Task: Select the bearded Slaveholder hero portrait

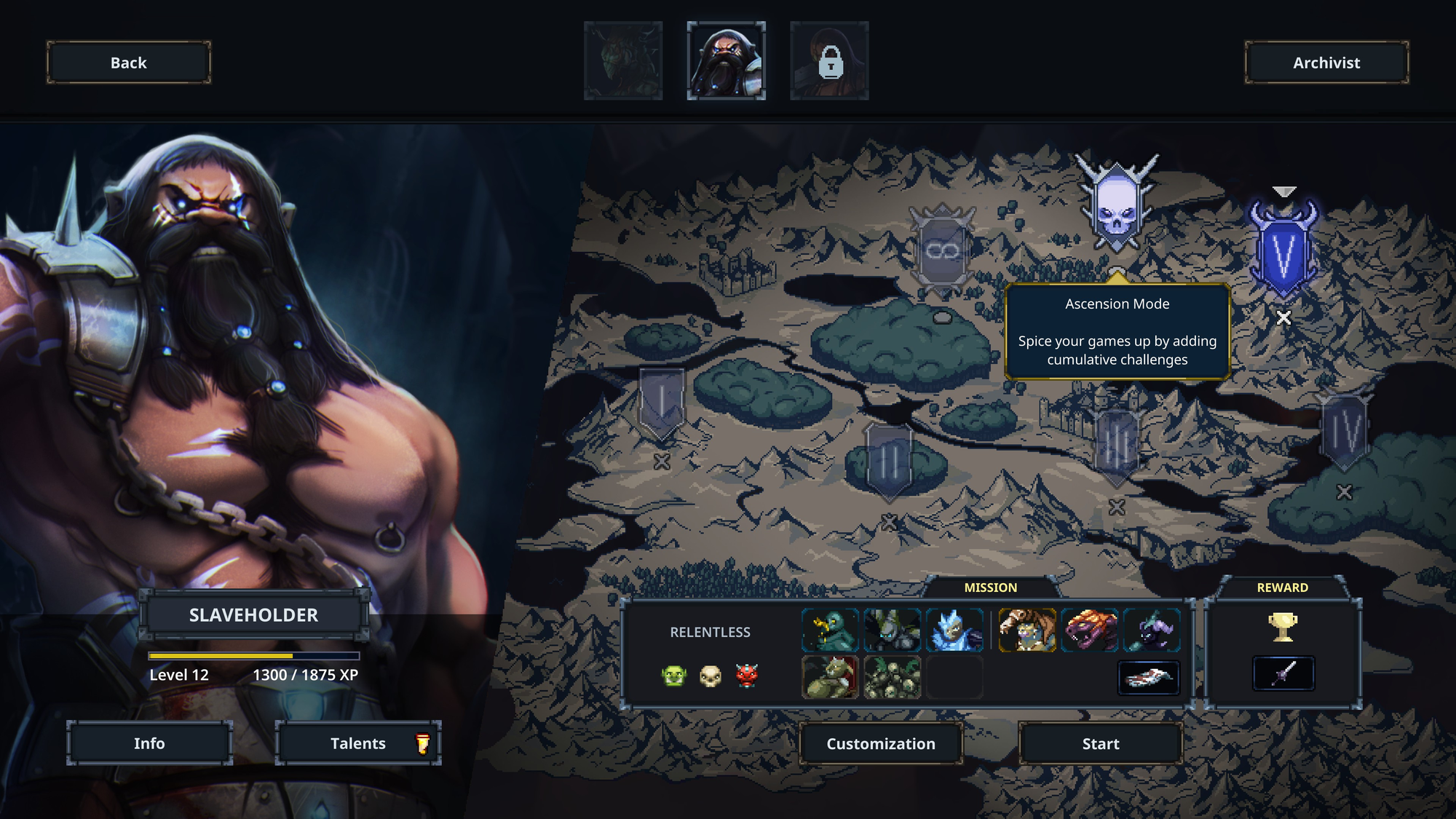Action: [726, 60]
